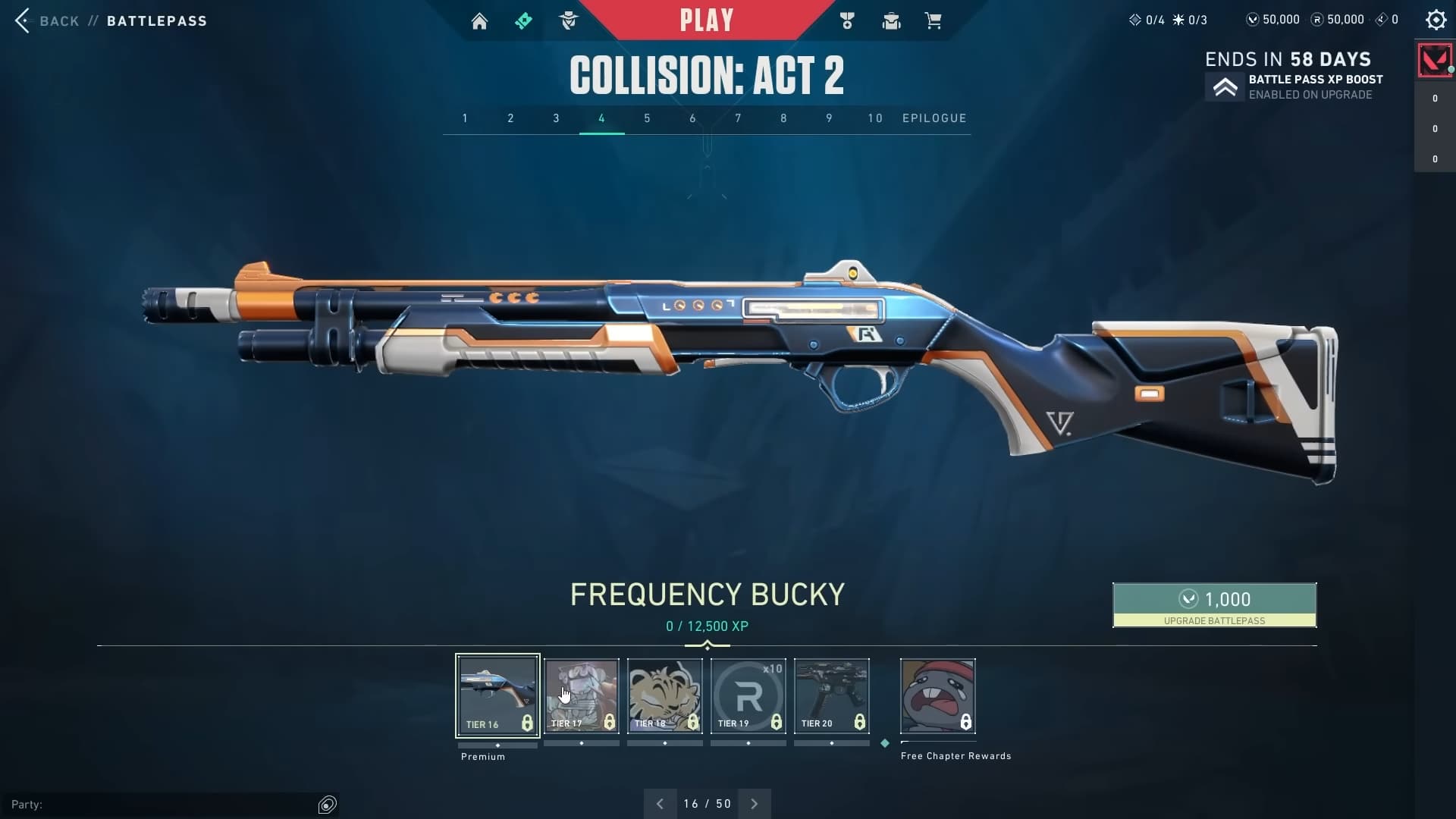Click the Radianite Points currency icon
Image resolution: width=1456 pixels, height=819 pixels.
pos(1316,20)
